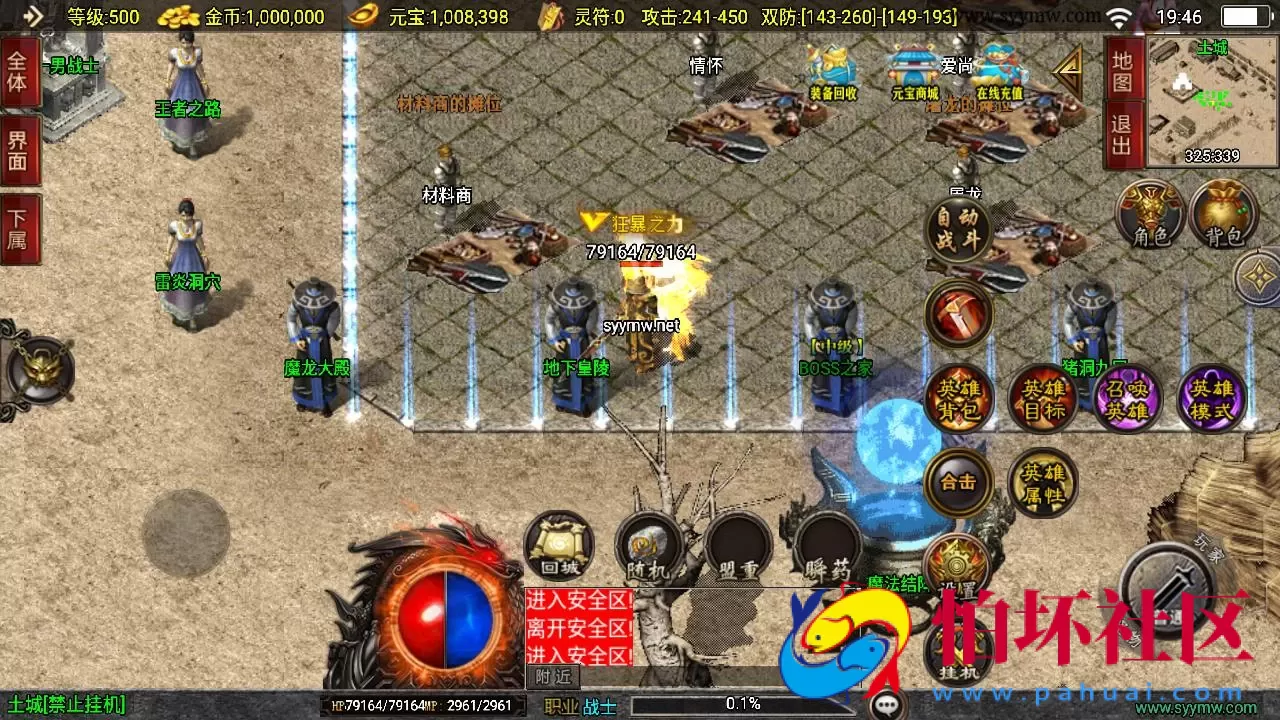Toggle 自动战斗 (auto battle) mode
This screenshot has width=1280, height=720.
tap(958, 230)
